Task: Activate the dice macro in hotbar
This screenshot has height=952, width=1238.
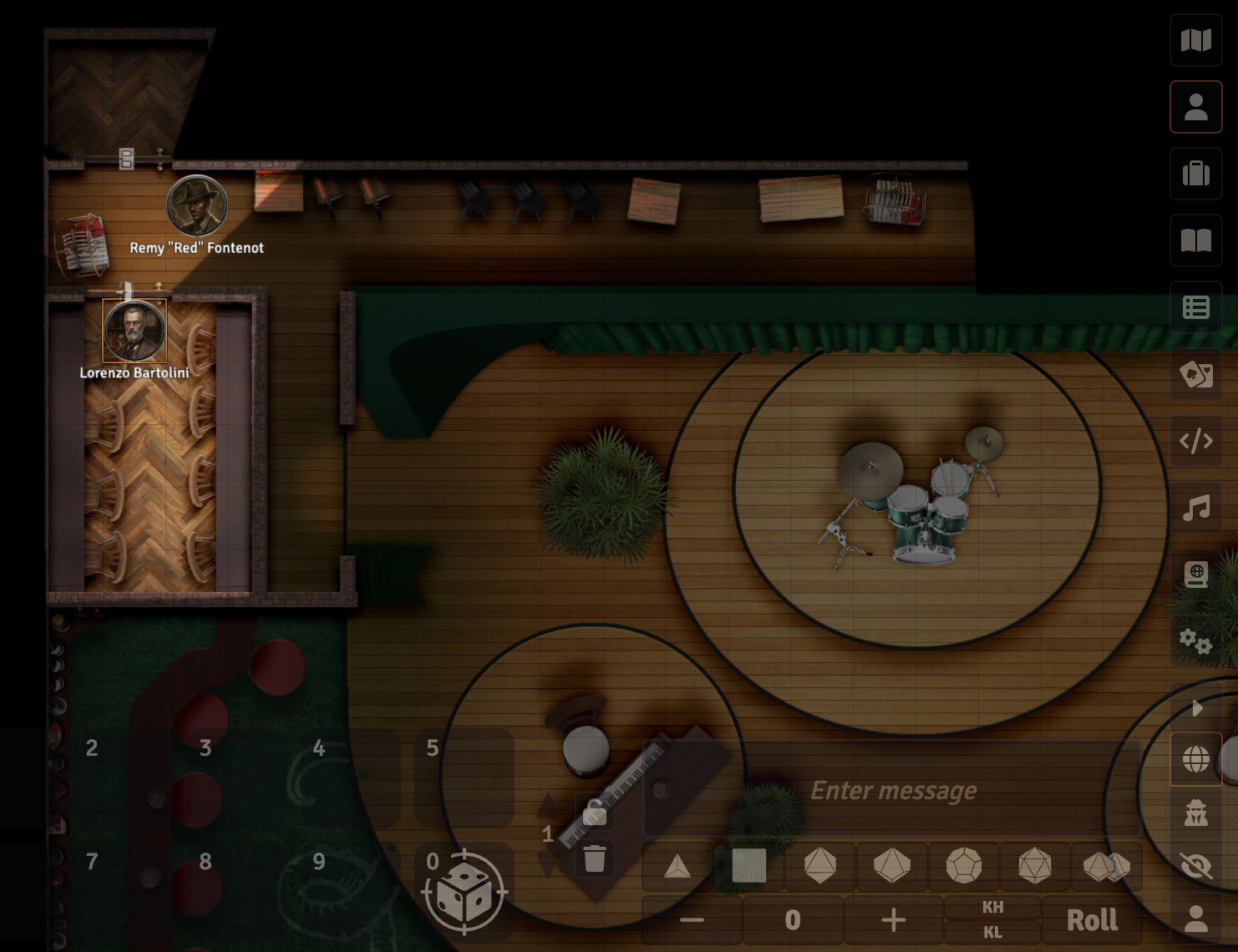Action: [x=464, y=890]
